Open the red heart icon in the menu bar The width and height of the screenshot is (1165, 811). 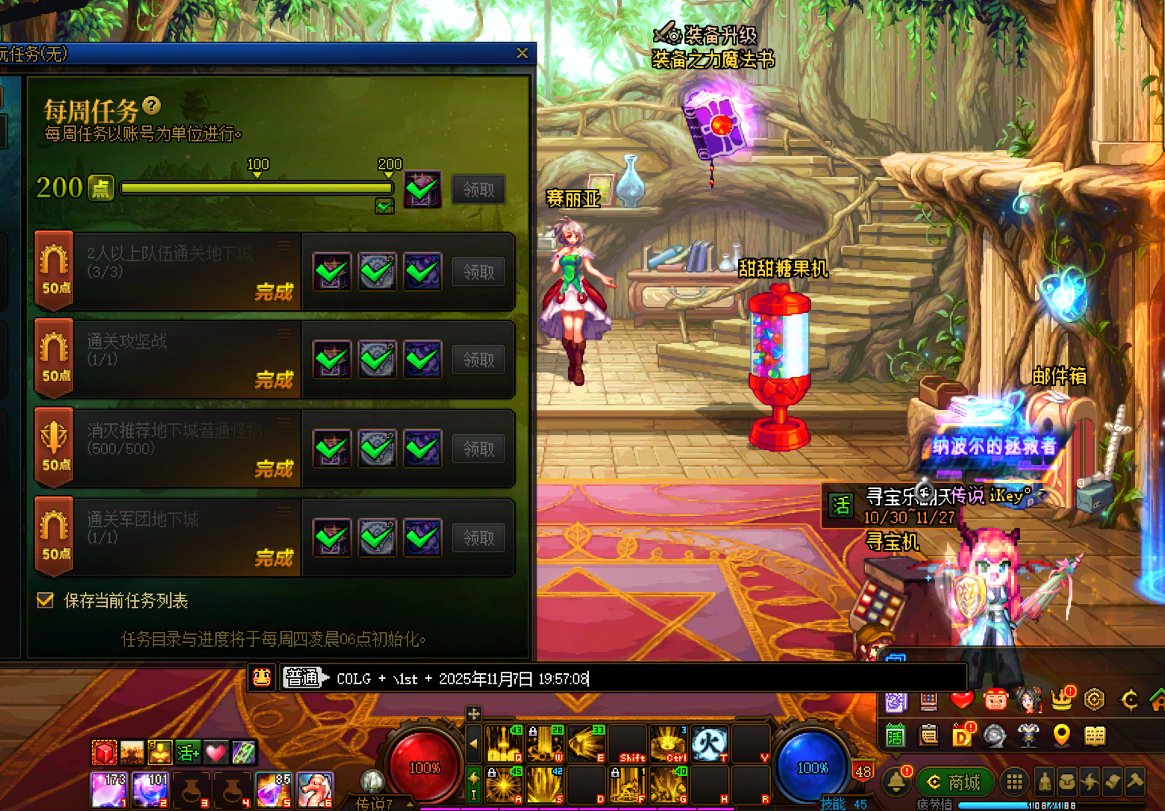(x=962, y=699)
